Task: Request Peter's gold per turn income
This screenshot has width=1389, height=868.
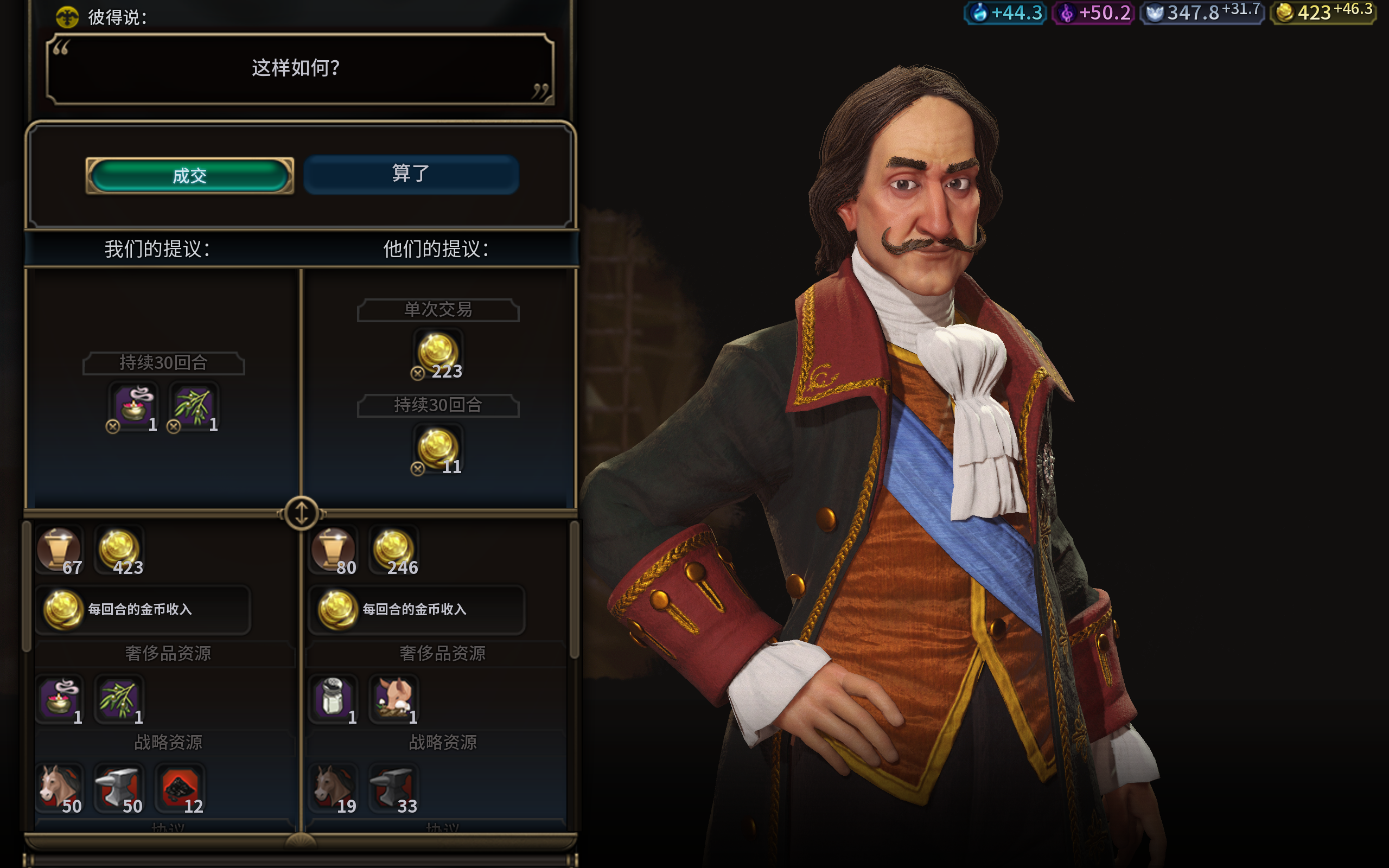Action: coord(417,609)
